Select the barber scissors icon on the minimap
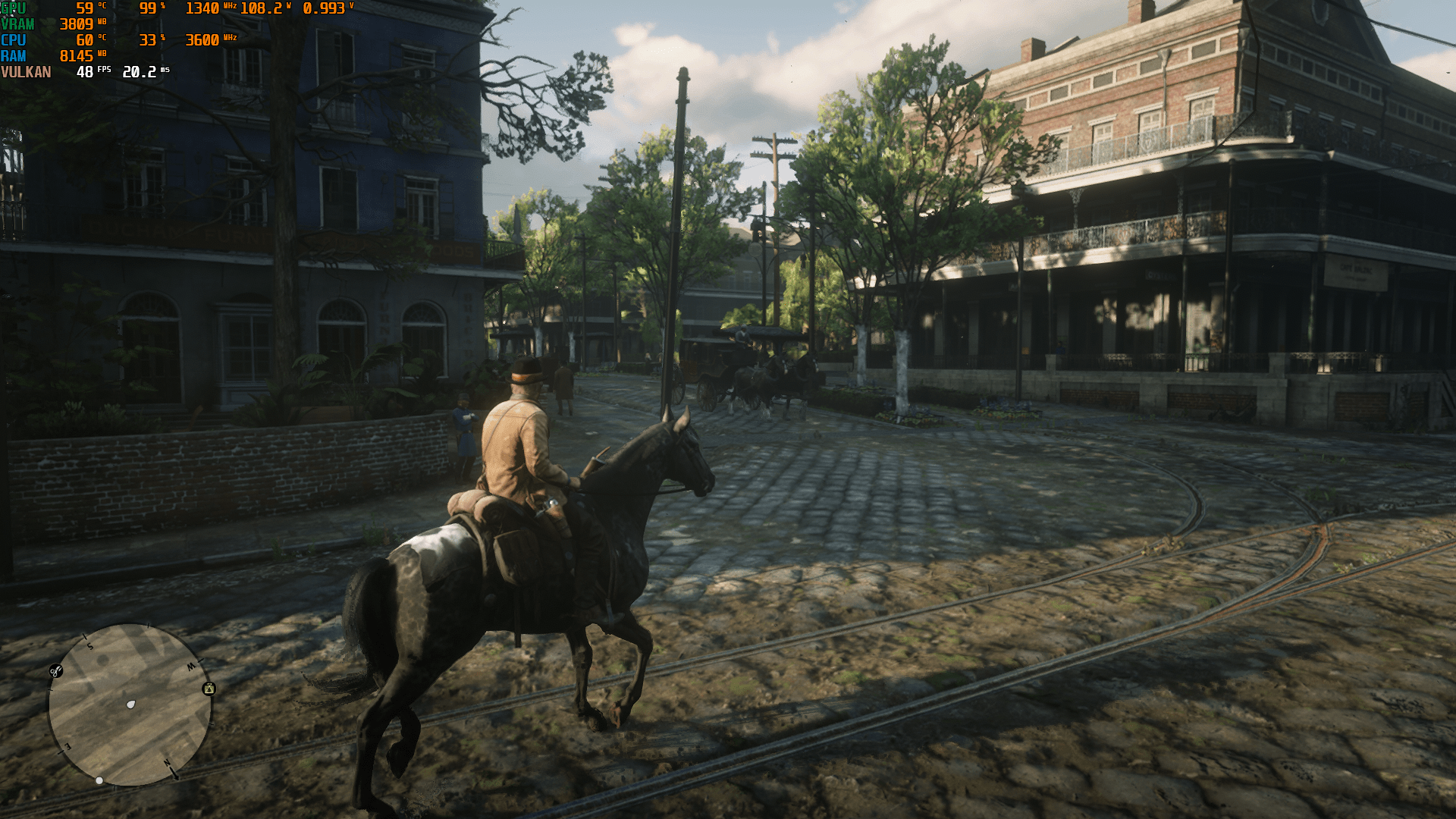The image size is (1456, 819). (55, 671)
